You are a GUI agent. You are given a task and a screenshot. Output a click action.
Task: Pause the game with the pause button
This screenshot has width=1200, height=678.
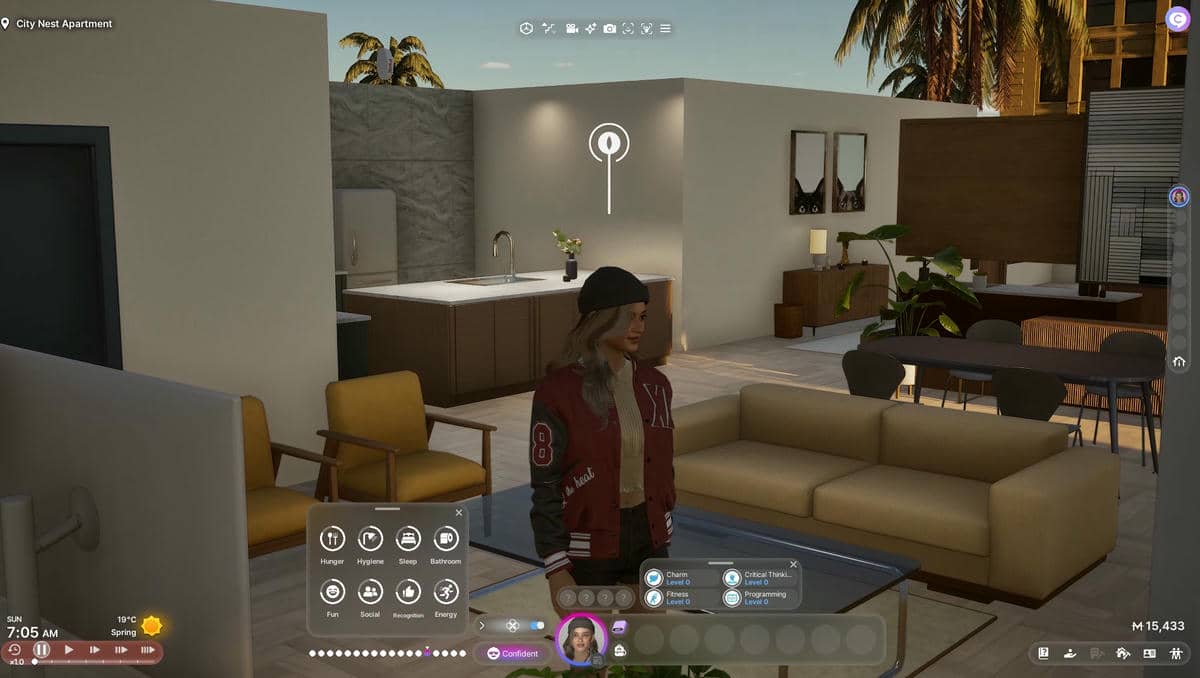click(42, 650)
